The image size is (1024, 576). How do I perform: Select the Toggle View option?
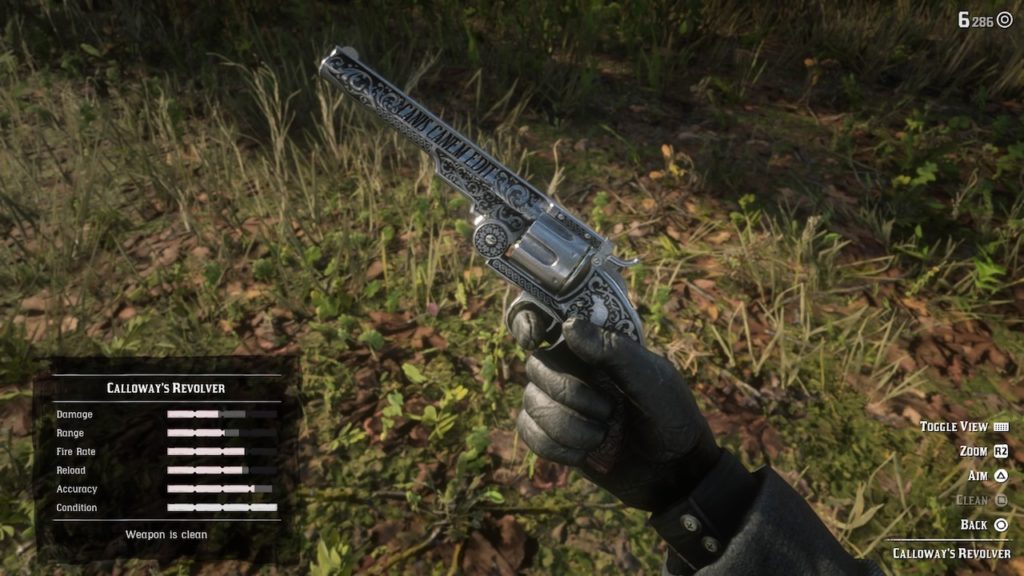[x=963, y=427]
